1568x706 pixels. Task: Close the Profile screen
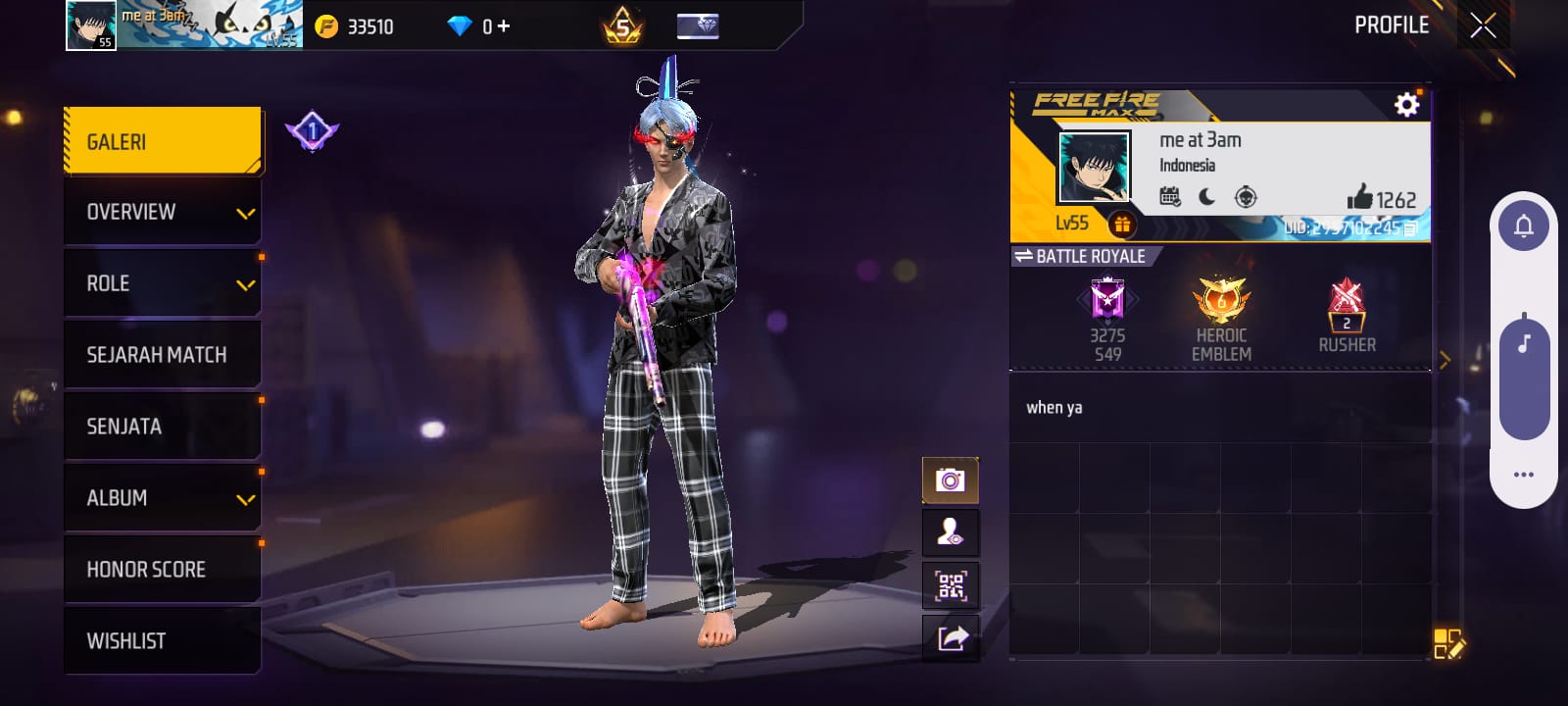(1483, 25)
